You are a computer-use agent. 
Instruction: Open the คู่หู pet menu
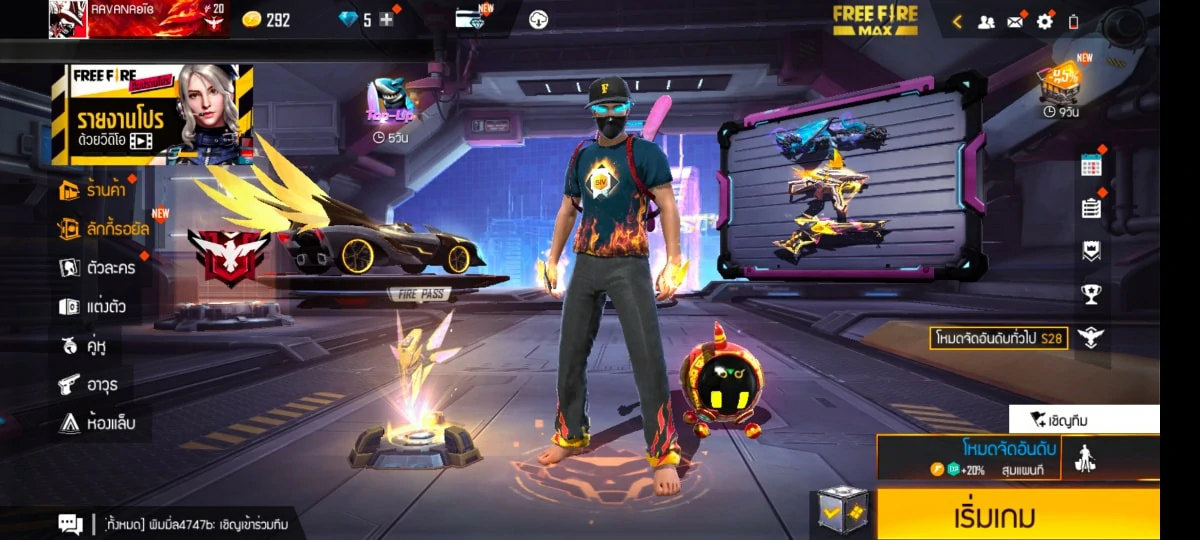[x=83, y=346]
